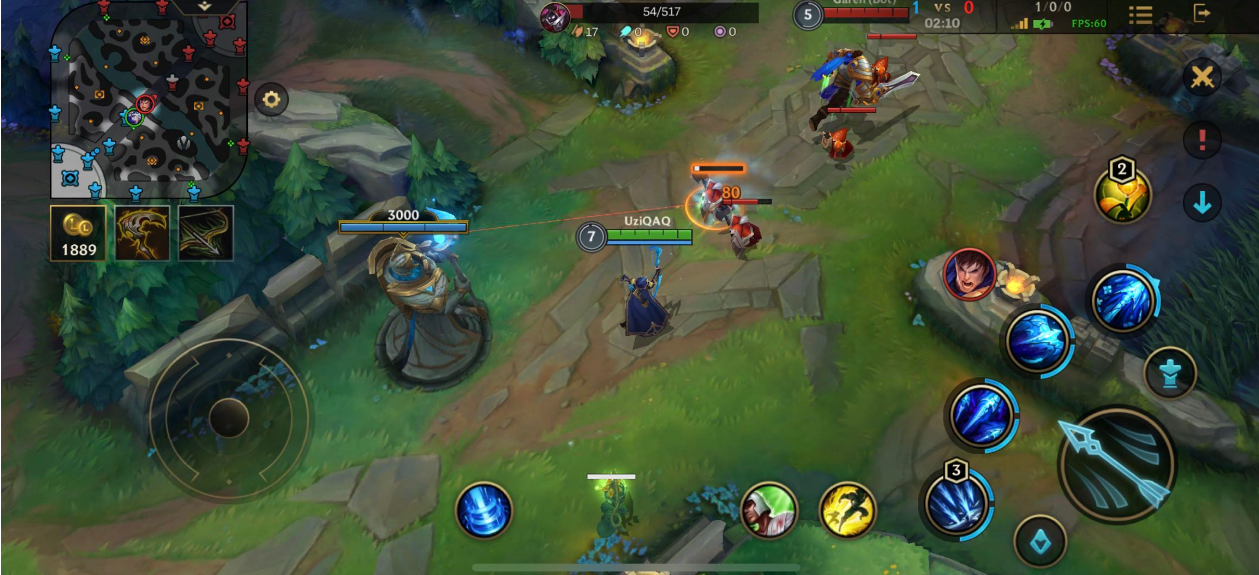
Task: Place a ward with the 2-charge trinket
Action: click(1122, 195)
